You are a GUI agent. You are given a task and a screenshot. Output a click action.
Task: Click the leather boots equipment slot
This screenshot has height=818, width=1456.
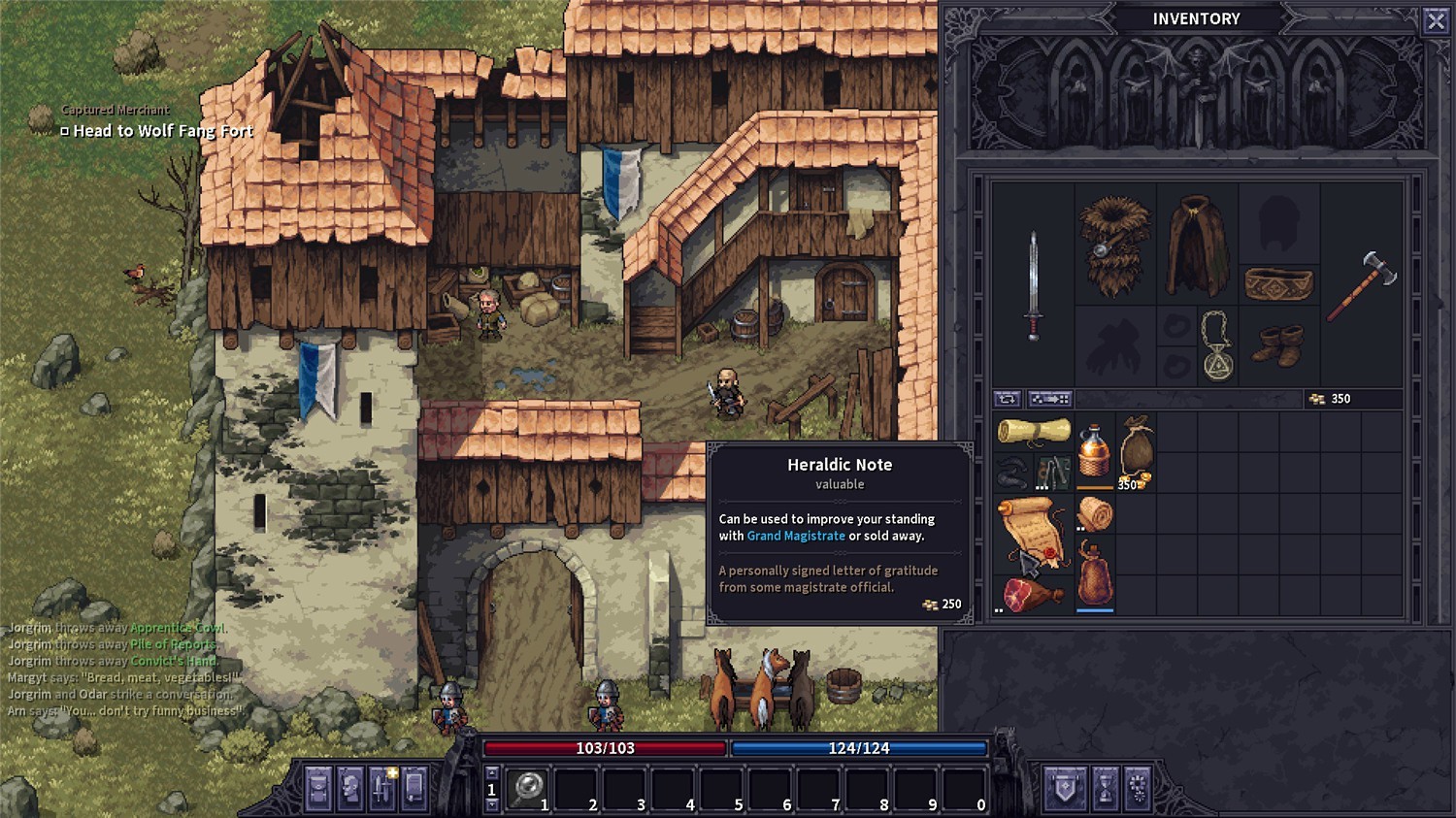tap(1278, 343)
